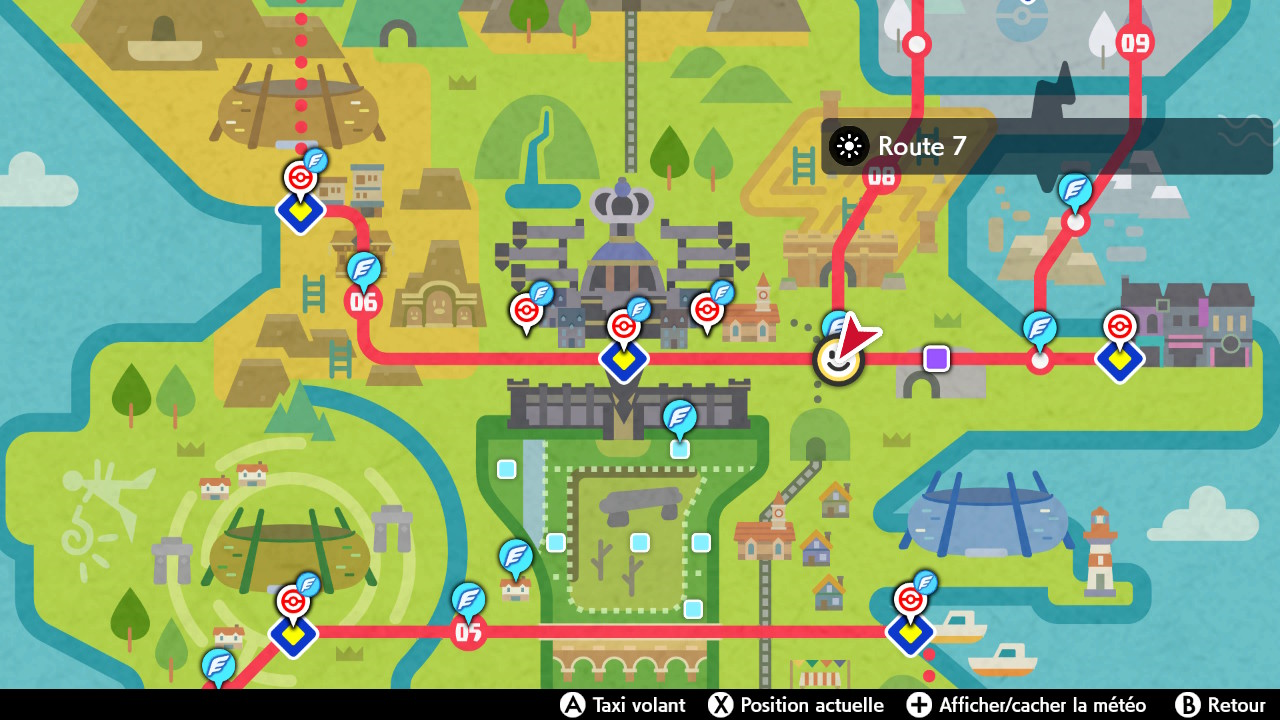
Task: Click the wing icon near the snowy northern route
Action: [1073, 196]
